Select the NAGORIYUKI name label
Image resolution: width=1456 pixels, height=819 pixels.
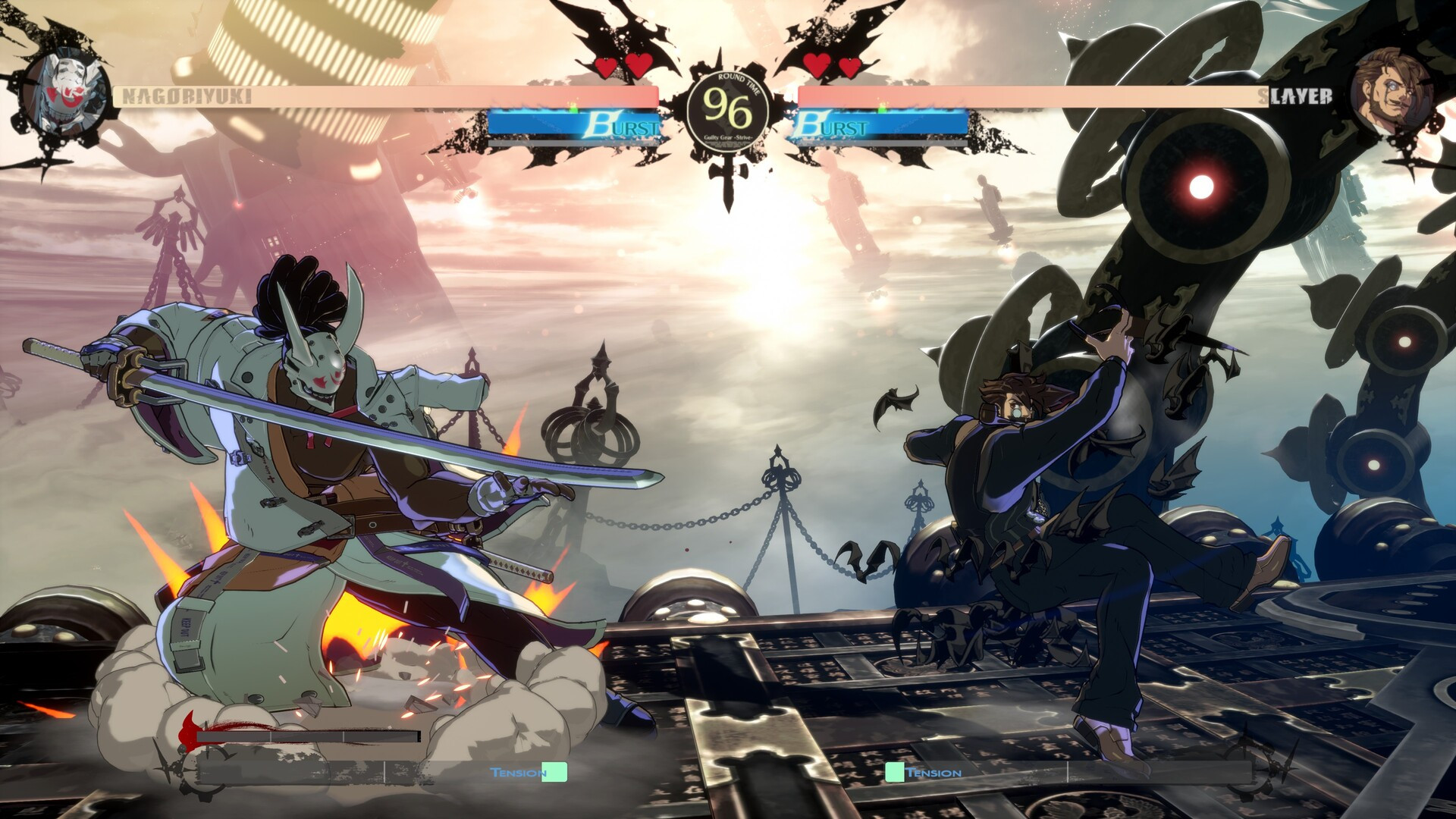point(184,96)
